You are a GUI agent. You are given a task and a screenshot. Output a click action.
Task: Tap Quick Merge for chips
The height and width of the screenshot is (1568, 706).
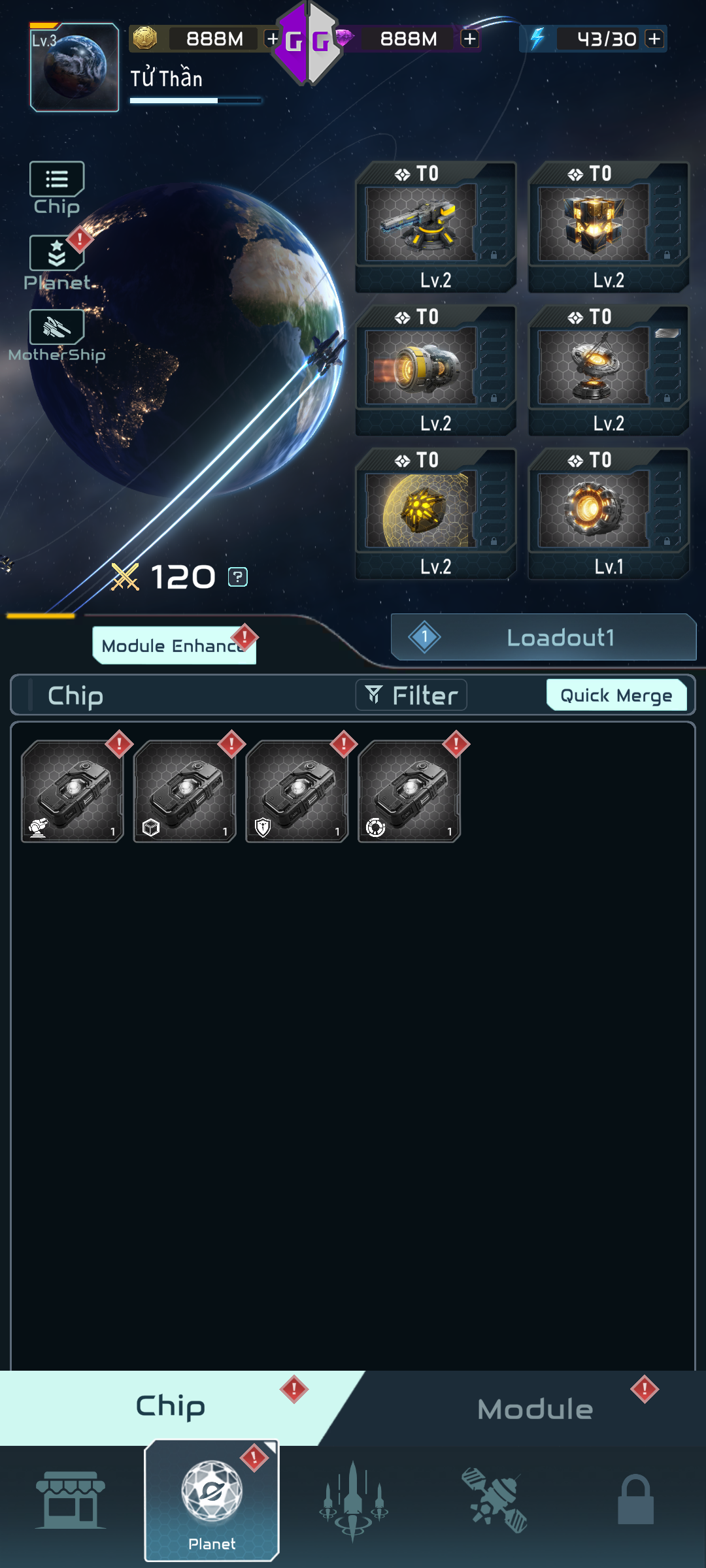point(616,695)
